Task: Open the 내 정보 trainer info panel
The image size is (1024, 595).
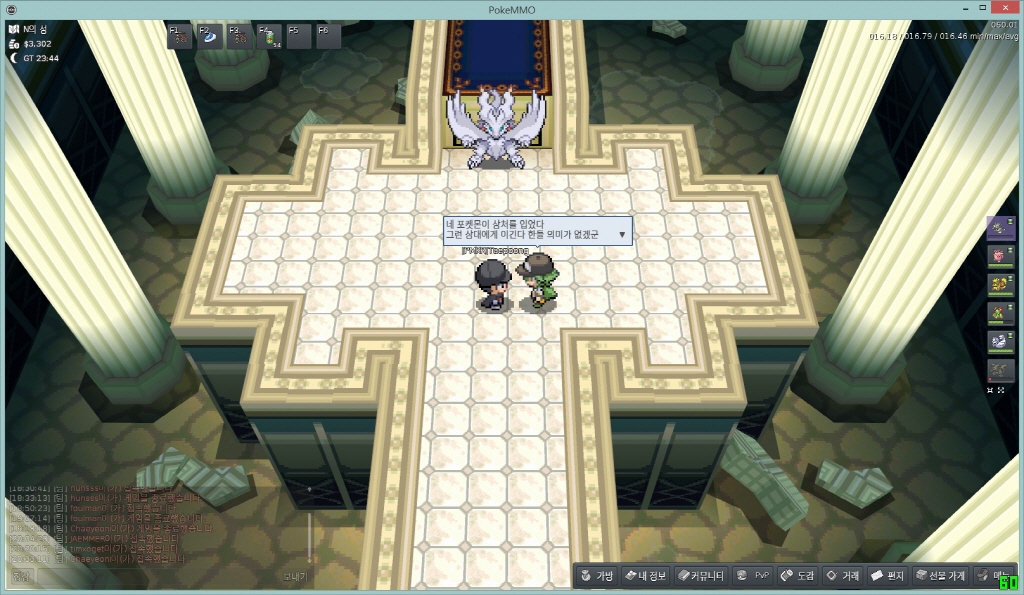Action: pos(644,576)
